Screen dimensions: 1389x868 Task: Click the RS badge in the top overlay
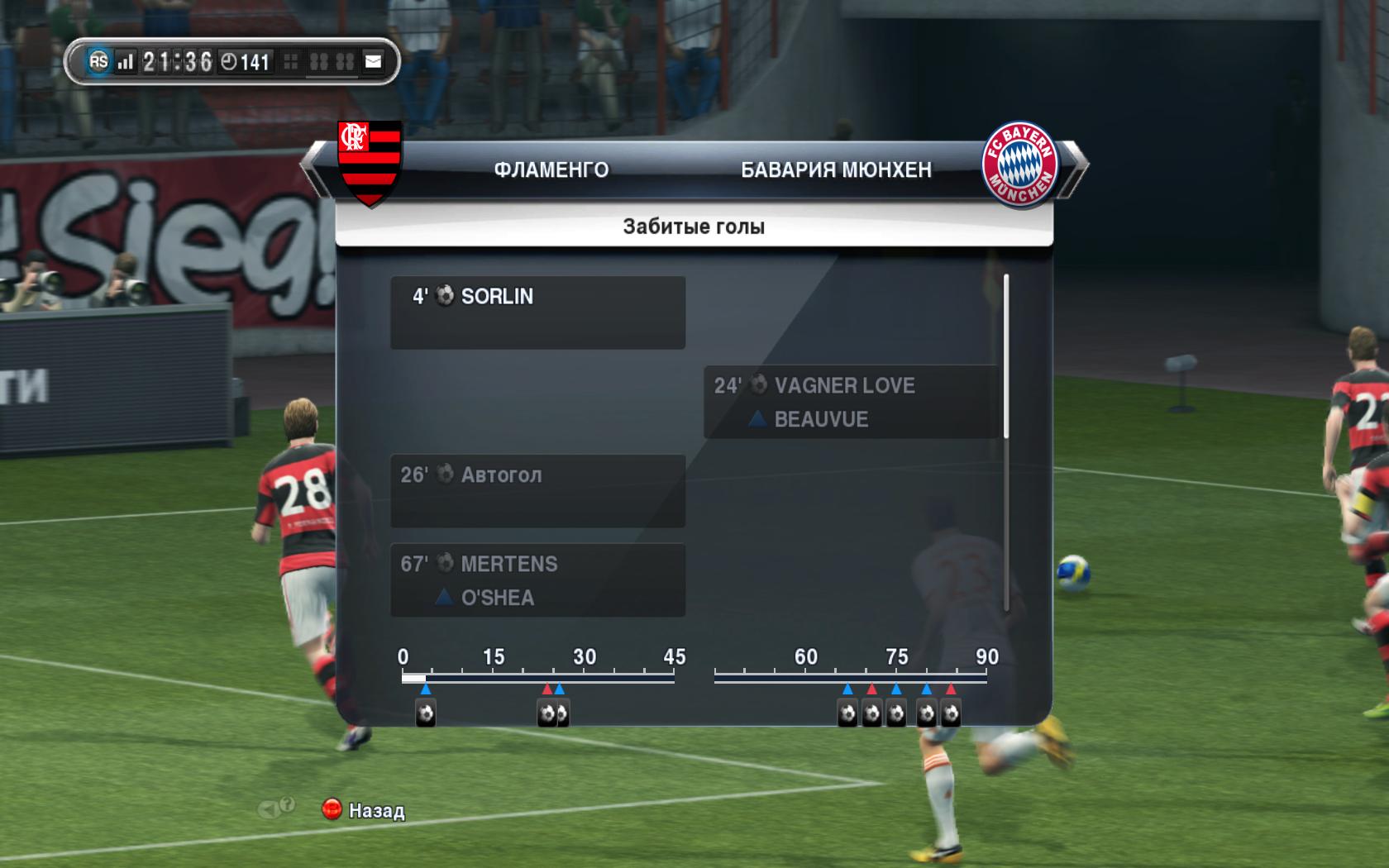[x=98, y=61]
